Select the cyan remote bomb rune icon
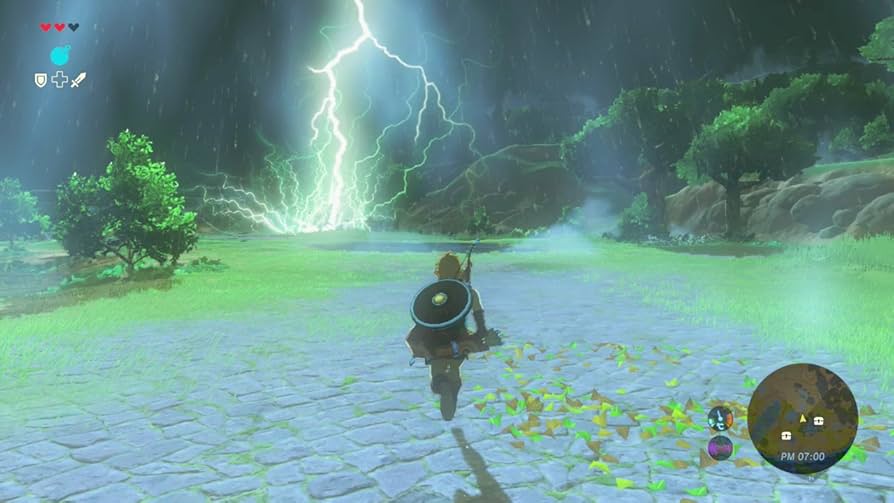The width and height of the screenshot is (894, 503). (x=59, y=55)
